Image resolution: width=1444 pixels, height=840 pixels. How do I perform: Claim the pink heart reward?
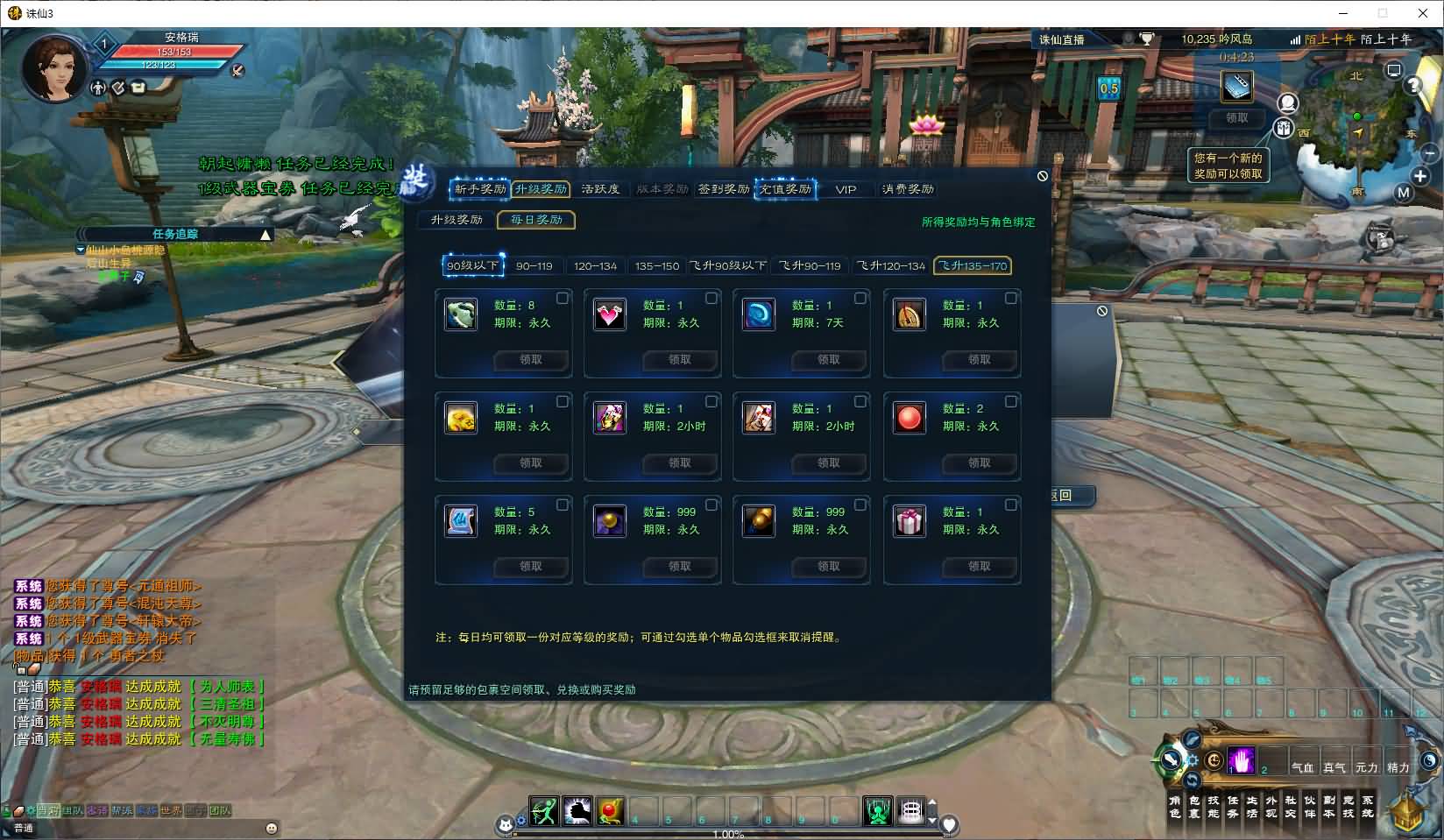(680, 360)
